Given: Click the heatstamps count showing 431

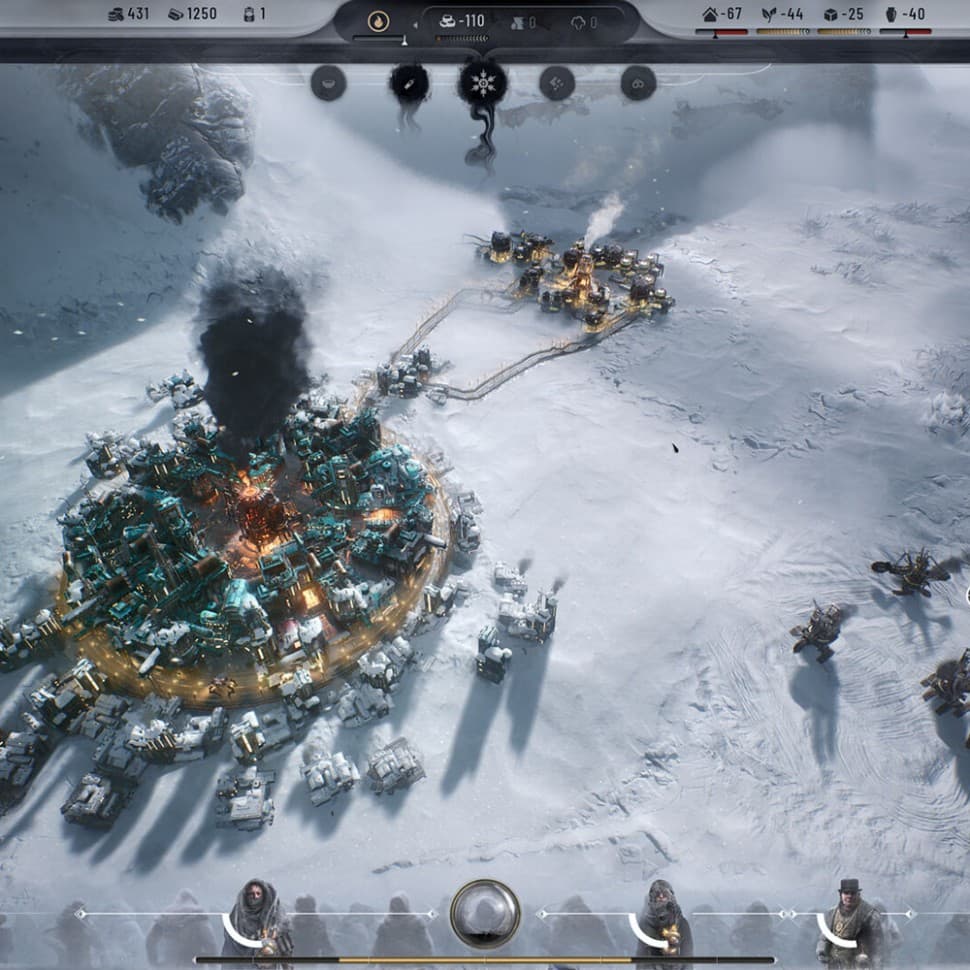Looking at the screenshot, I should pyautogui.click(x=128, y=15).
